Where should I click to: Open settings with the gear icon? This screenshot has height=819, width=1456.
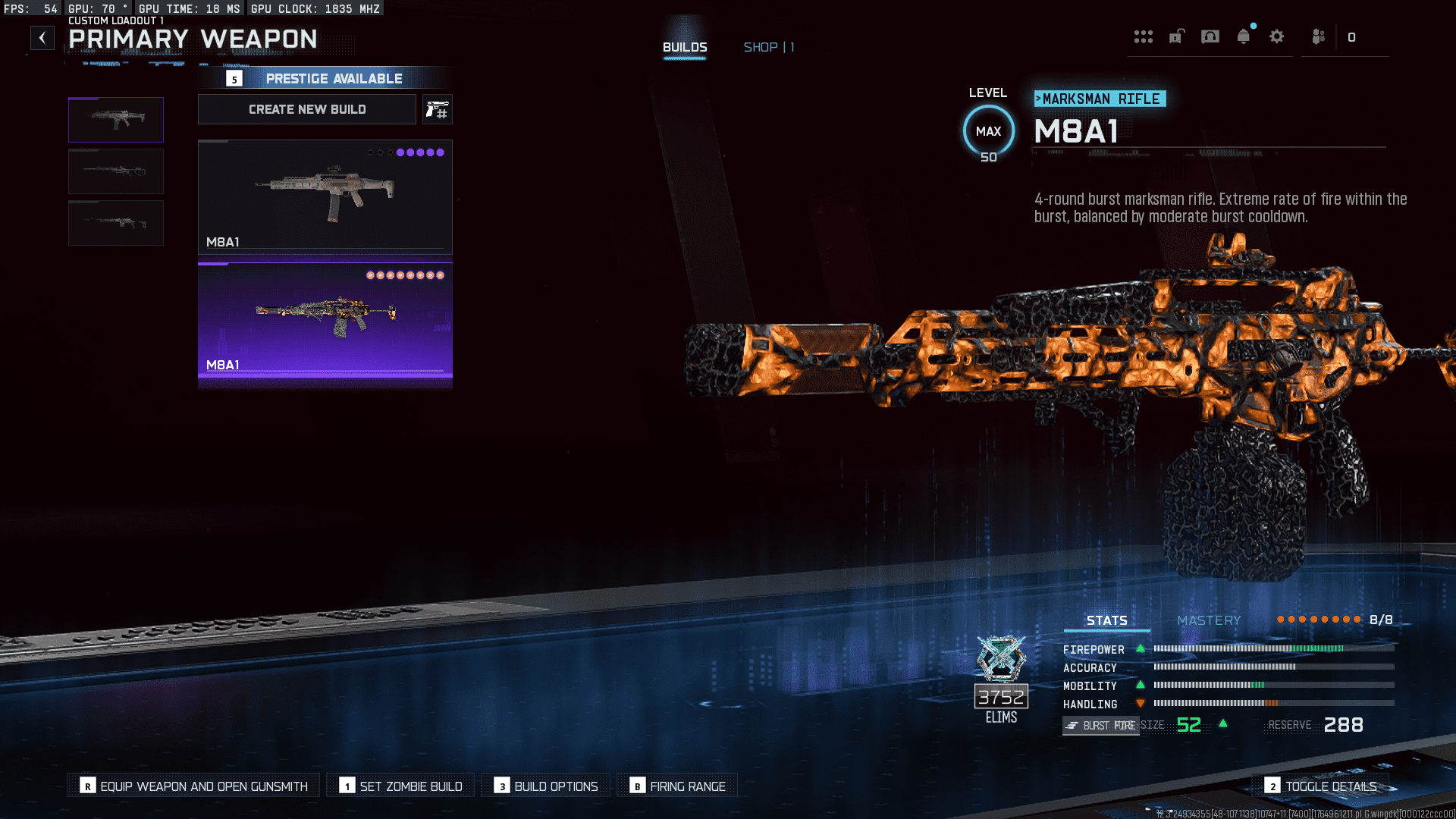pos(1277,36)
